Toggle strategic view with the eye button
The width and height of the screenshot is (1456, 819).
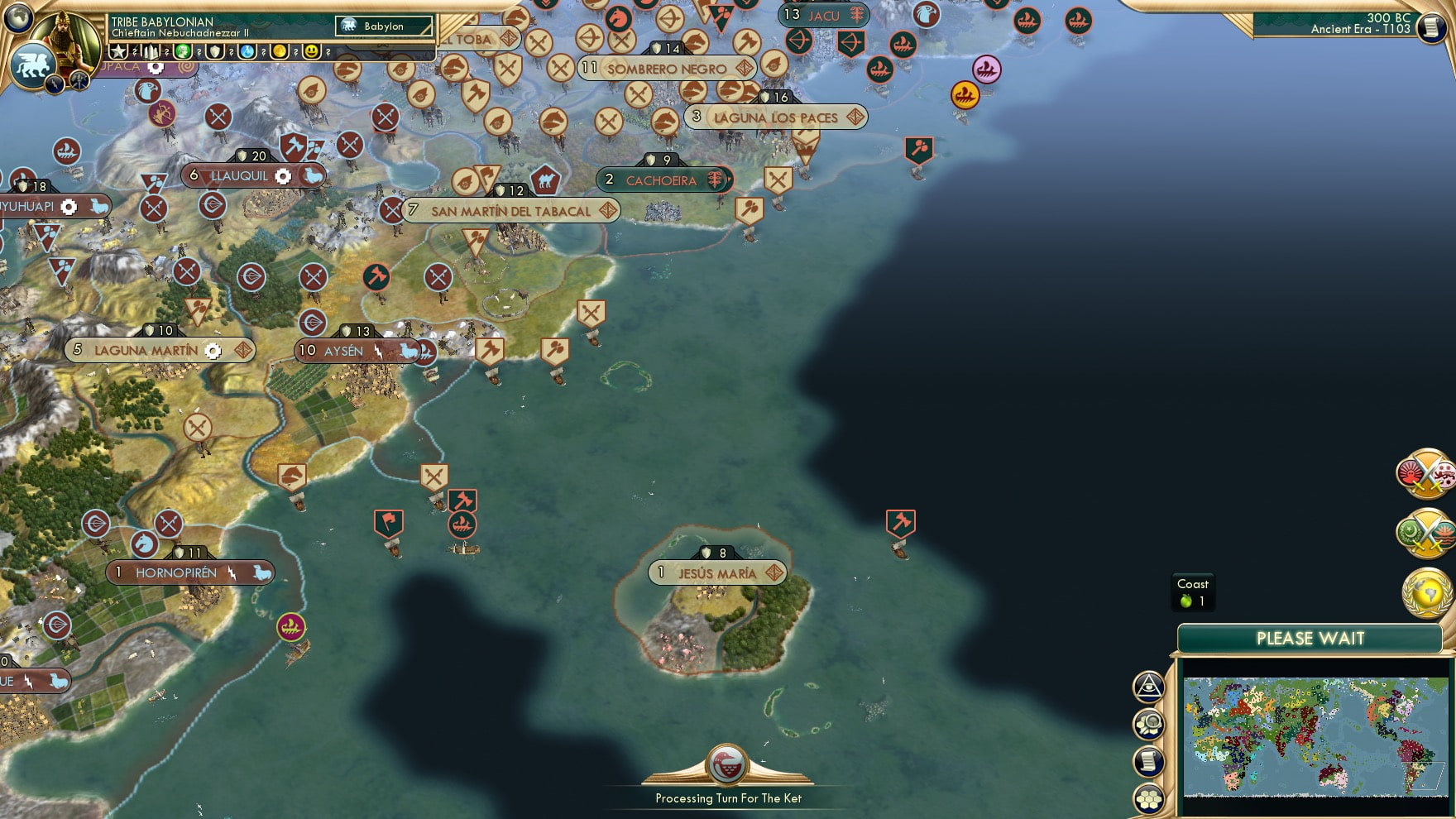point(1147,685)
